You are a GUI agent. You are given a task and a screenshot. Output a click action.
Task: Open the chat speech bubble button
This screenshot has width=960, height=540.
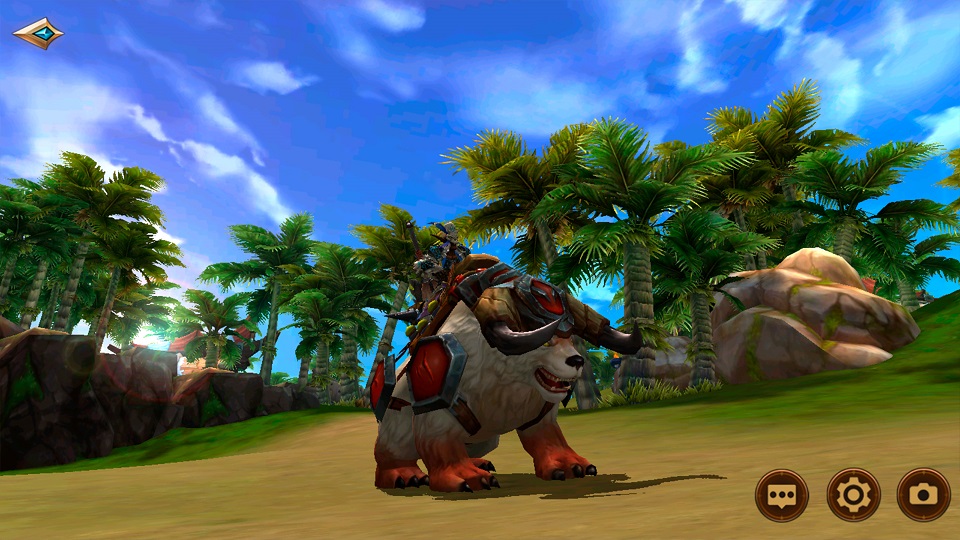781,495
